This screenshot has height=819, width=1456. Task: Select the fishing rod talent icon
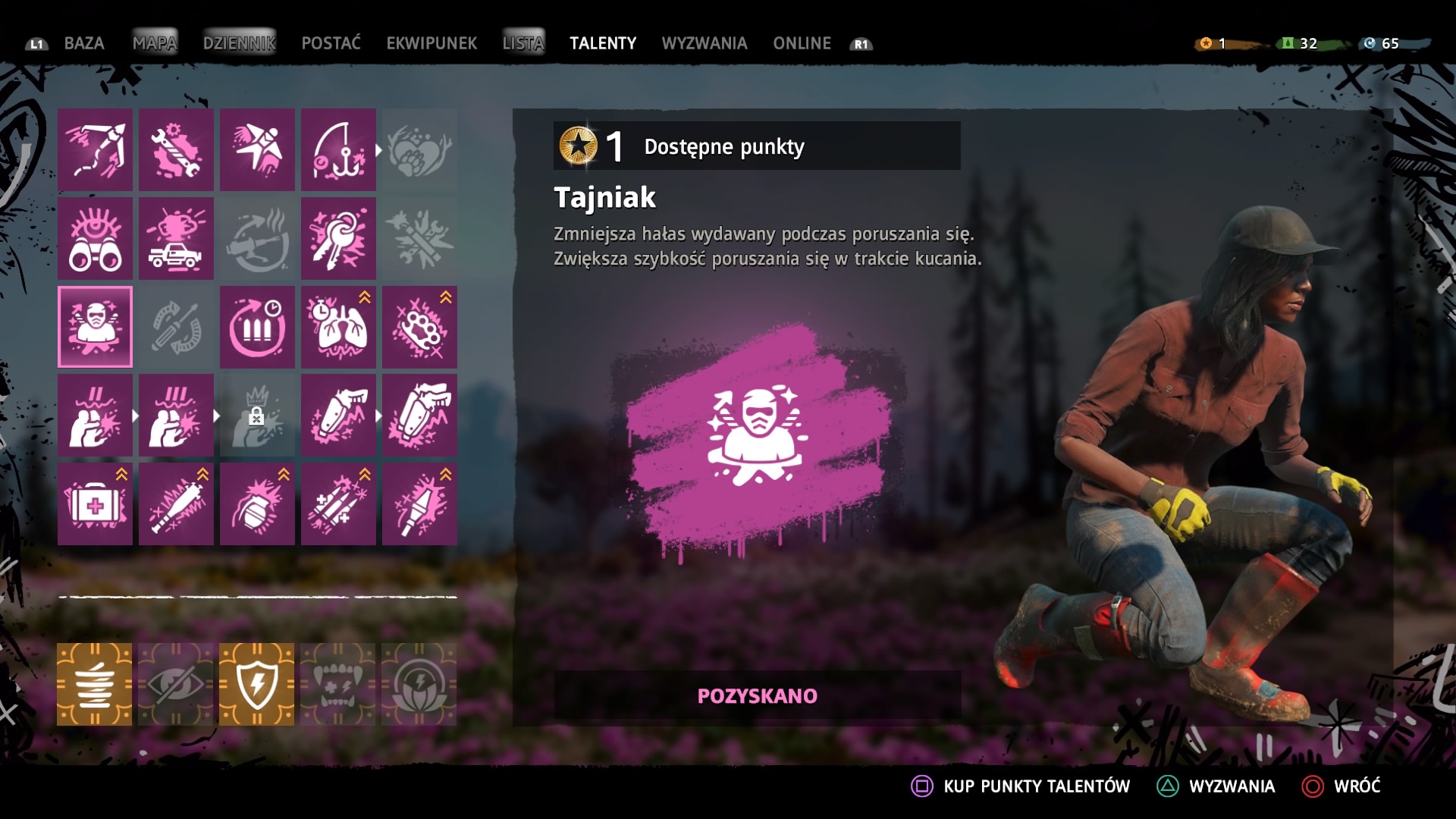click(x=338, y=149)
